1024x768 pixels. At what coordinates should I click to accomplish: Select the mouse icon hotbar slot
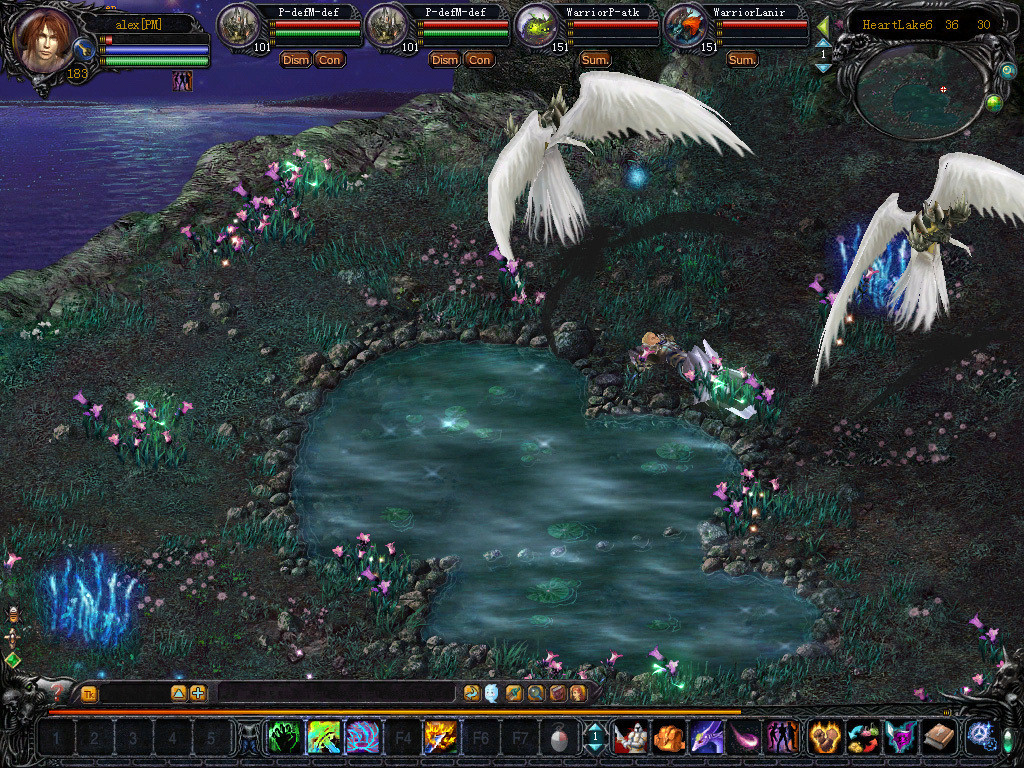pos(558,739)
